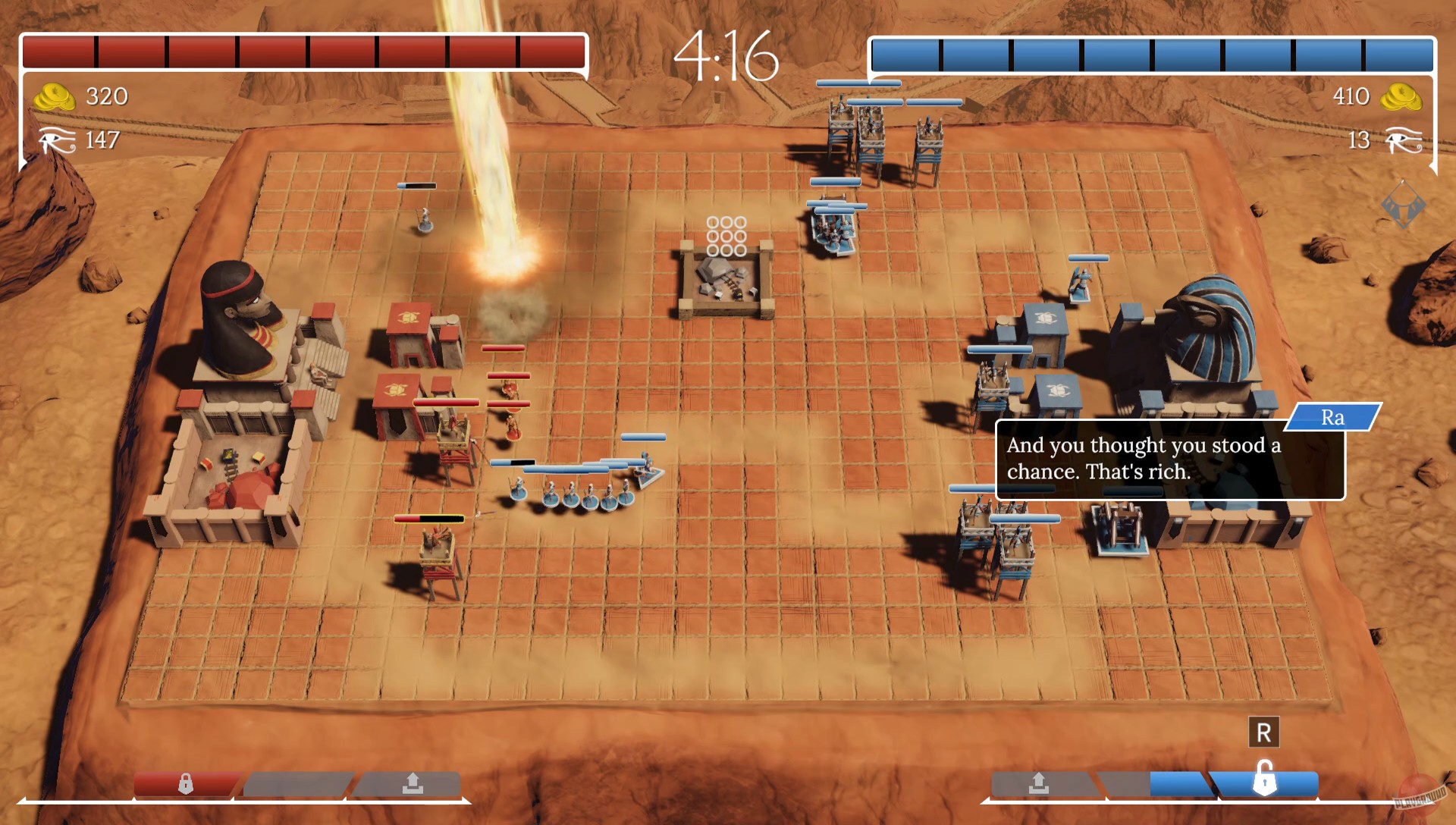Click the upgrade arrow icon on the blue bar
Viewport: 1456px width, 825px height.
tap(1038, 783)
